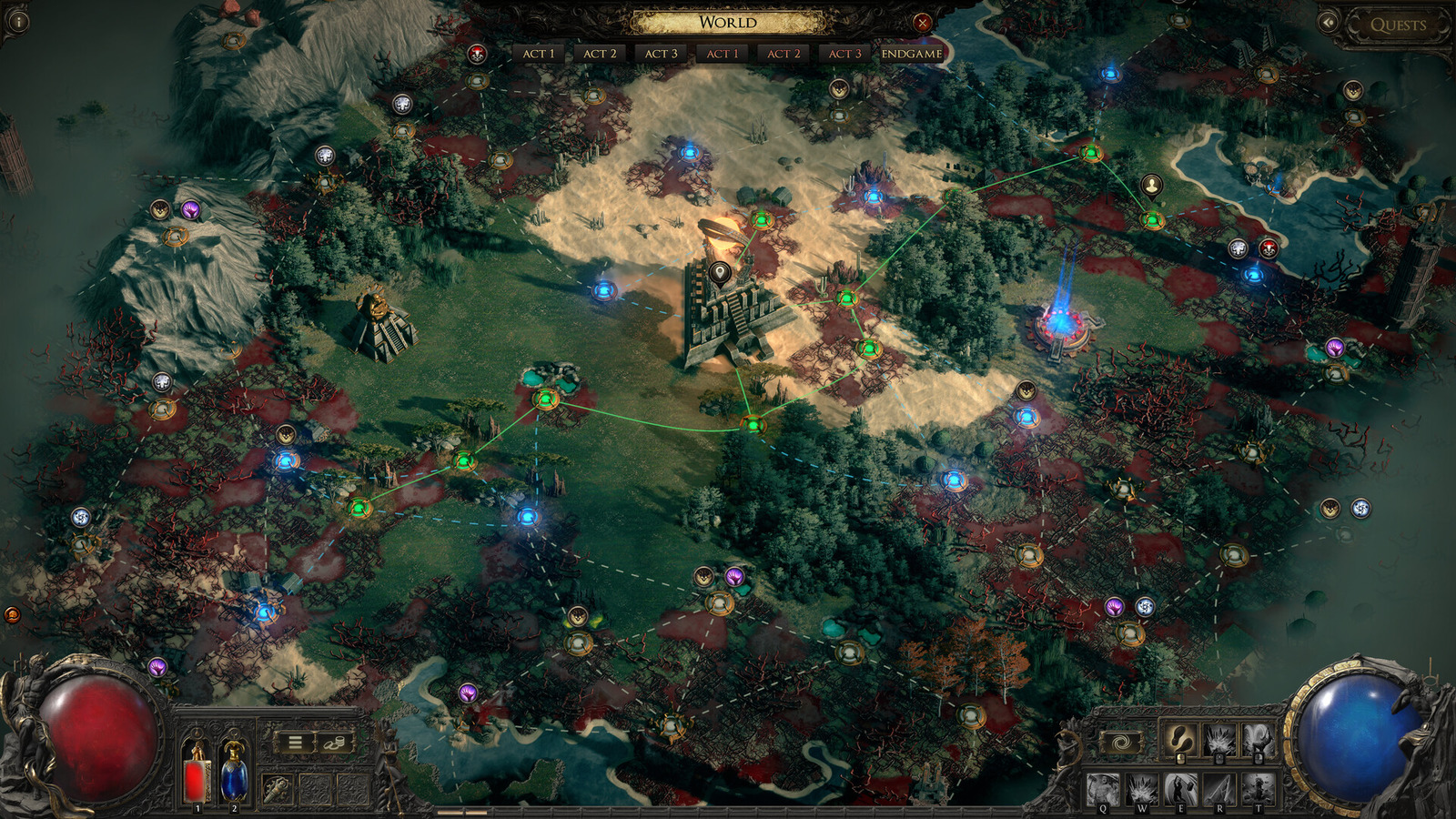Cast the spear skill bound to R
The image size is (1456, 819).
click(x=1220, y=787)
